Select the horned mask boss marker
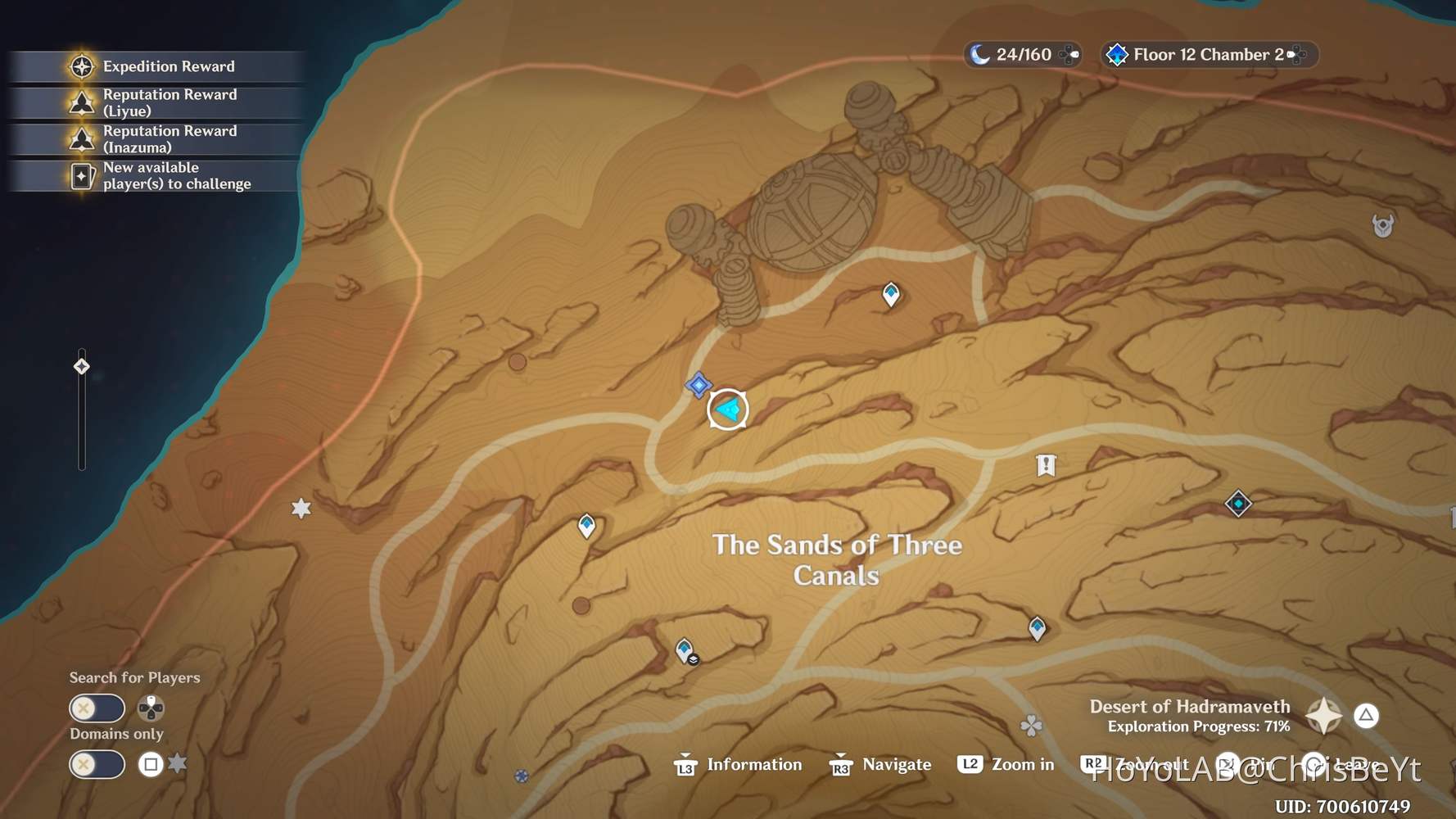The image size is (1456, 819). click(1383, 225)
